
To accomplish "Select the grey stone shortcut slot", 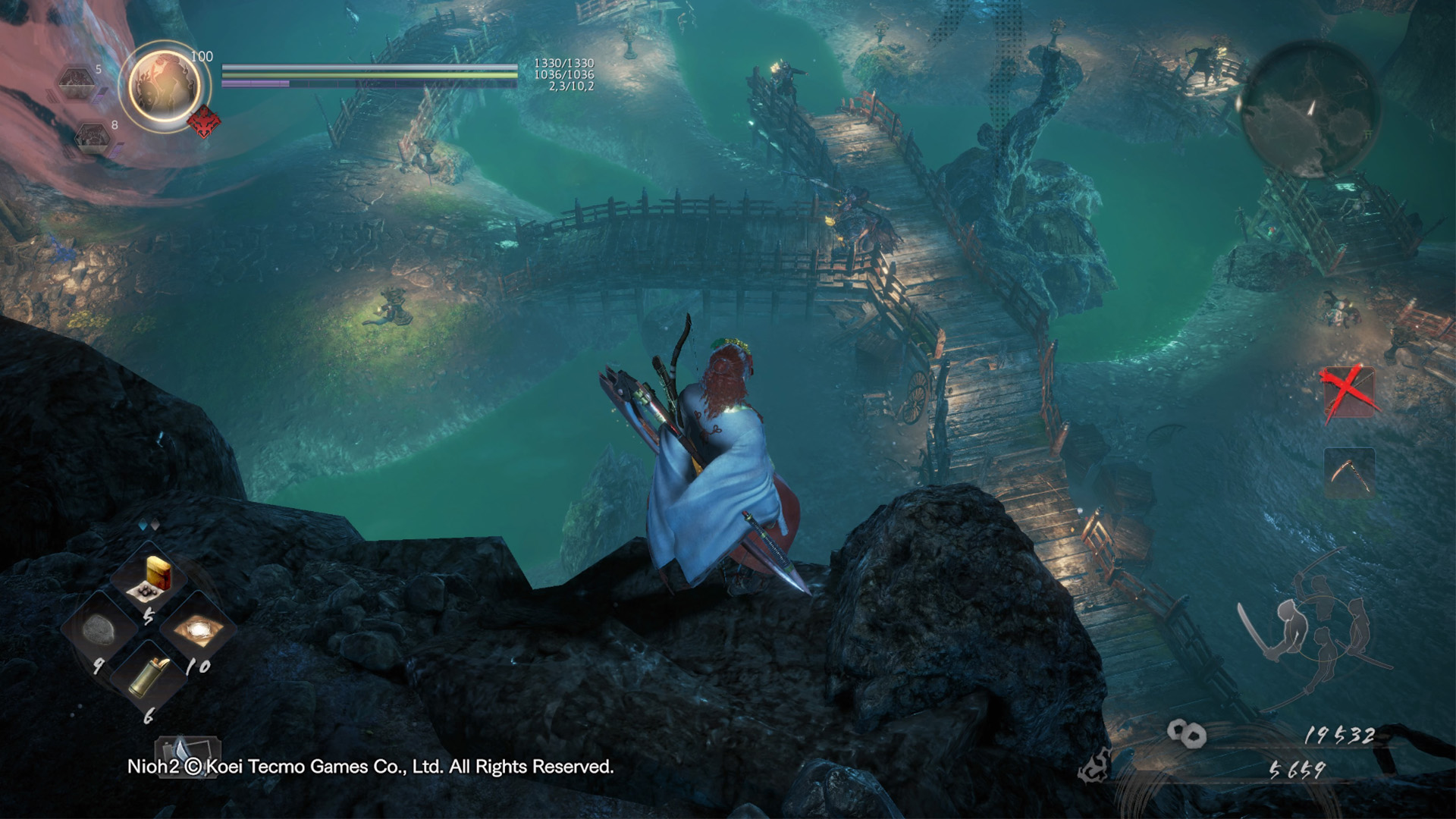I will (x=99, y=629).
